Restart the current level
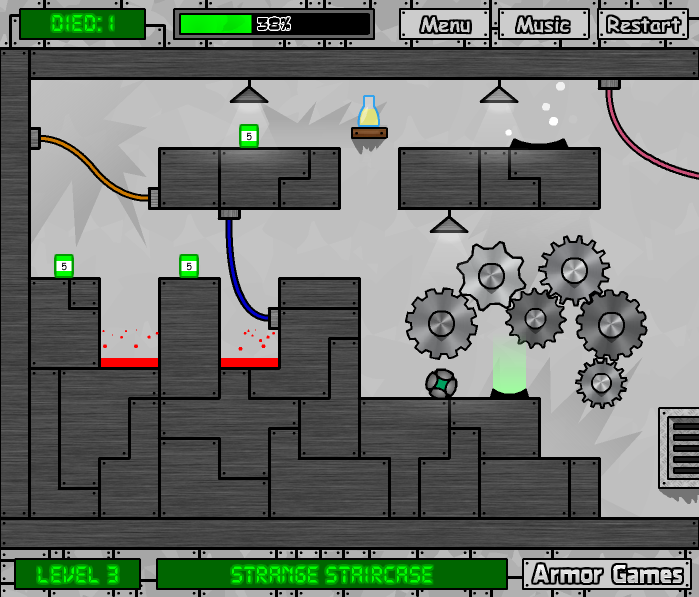 point(642,25)
